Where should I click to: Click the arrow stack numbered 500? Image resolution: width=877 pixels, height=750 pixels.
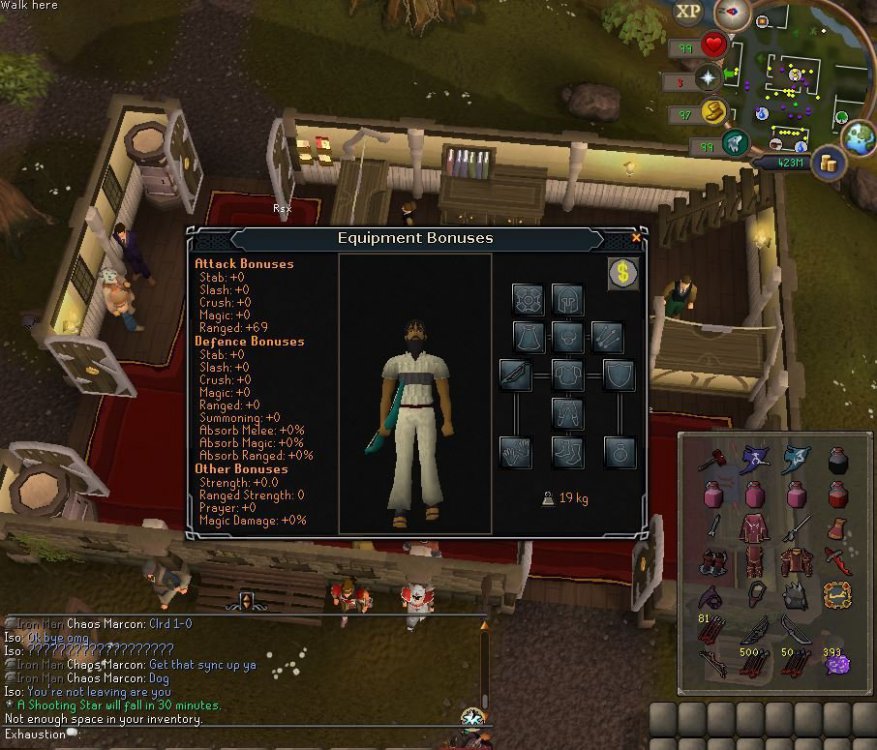click(753, 662)
